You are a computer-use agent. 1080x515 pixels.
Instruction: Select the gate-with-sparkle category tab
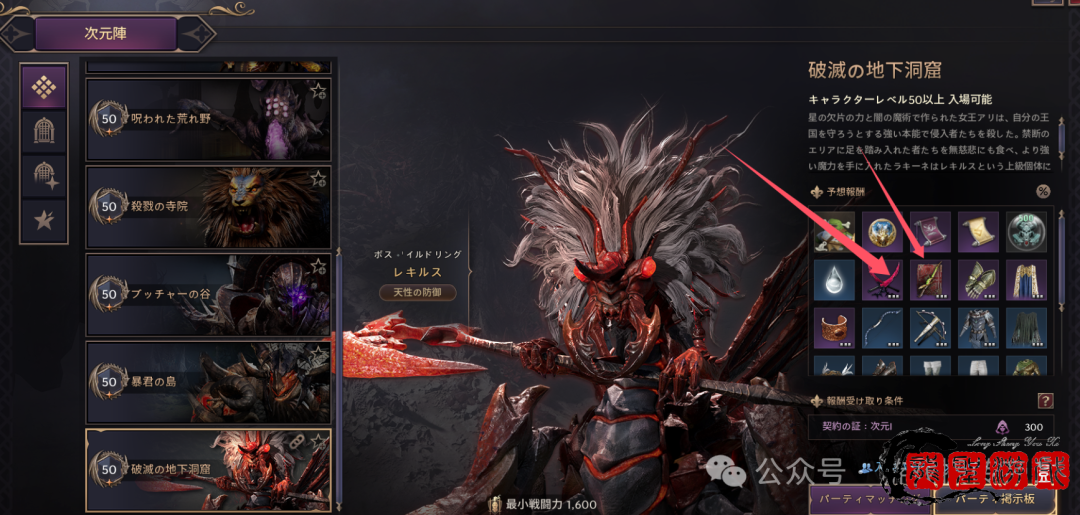coord(44,175)
